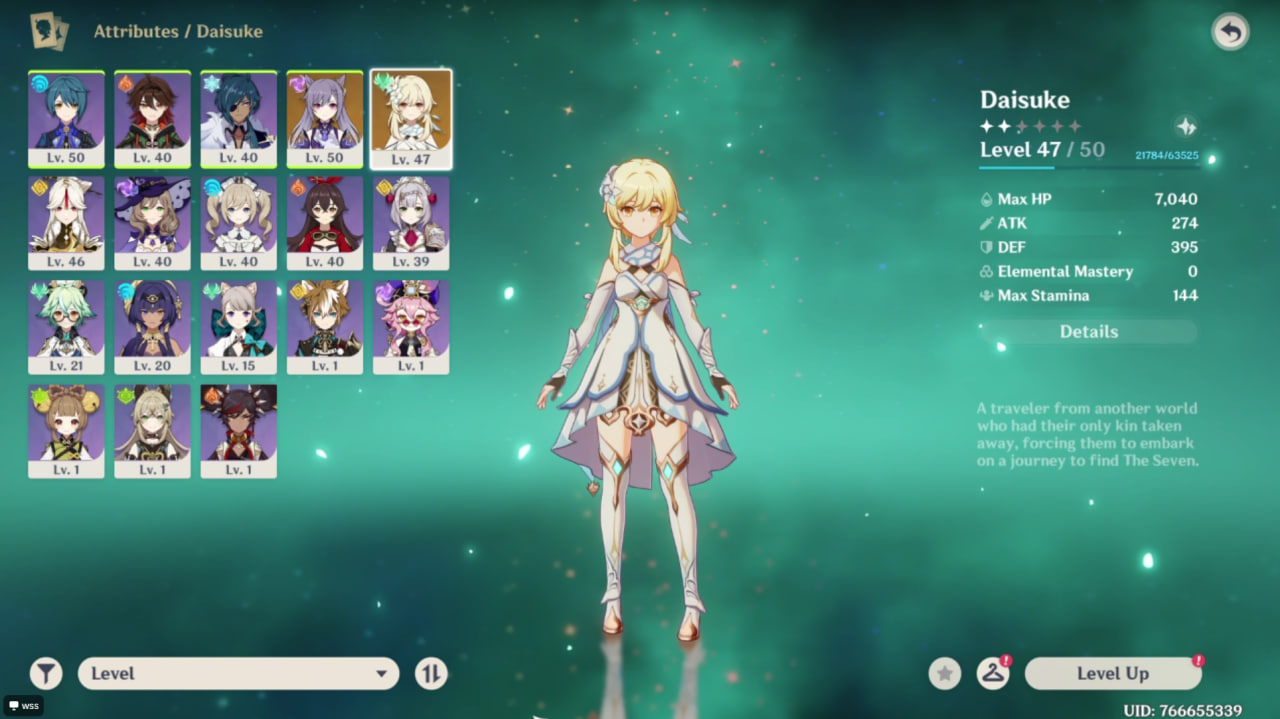Pick Ningguang at Lv. 46

coord(66,222)
